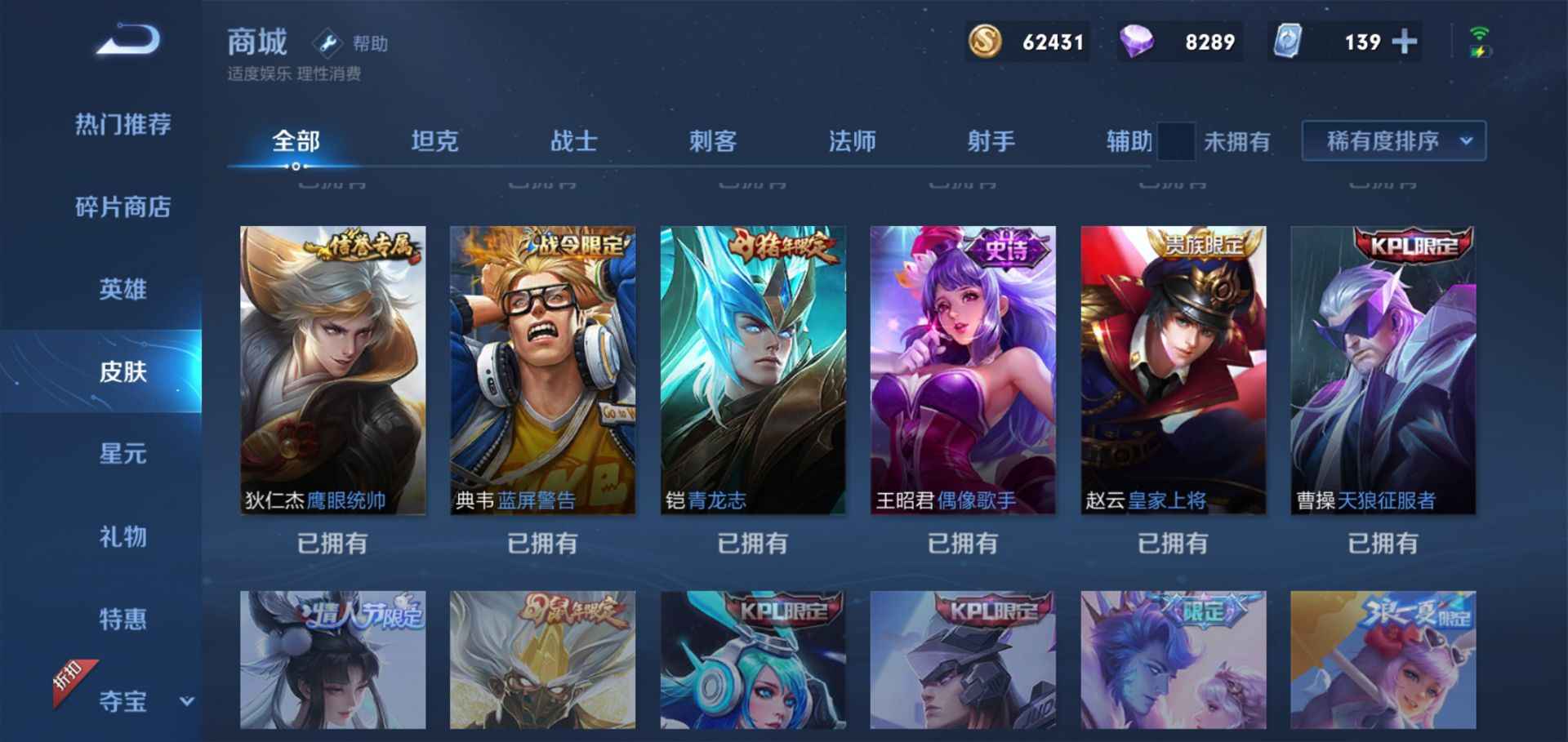1568x742 pixels.
Task: Click the gold coin currency icon
Action: (986, 41)
